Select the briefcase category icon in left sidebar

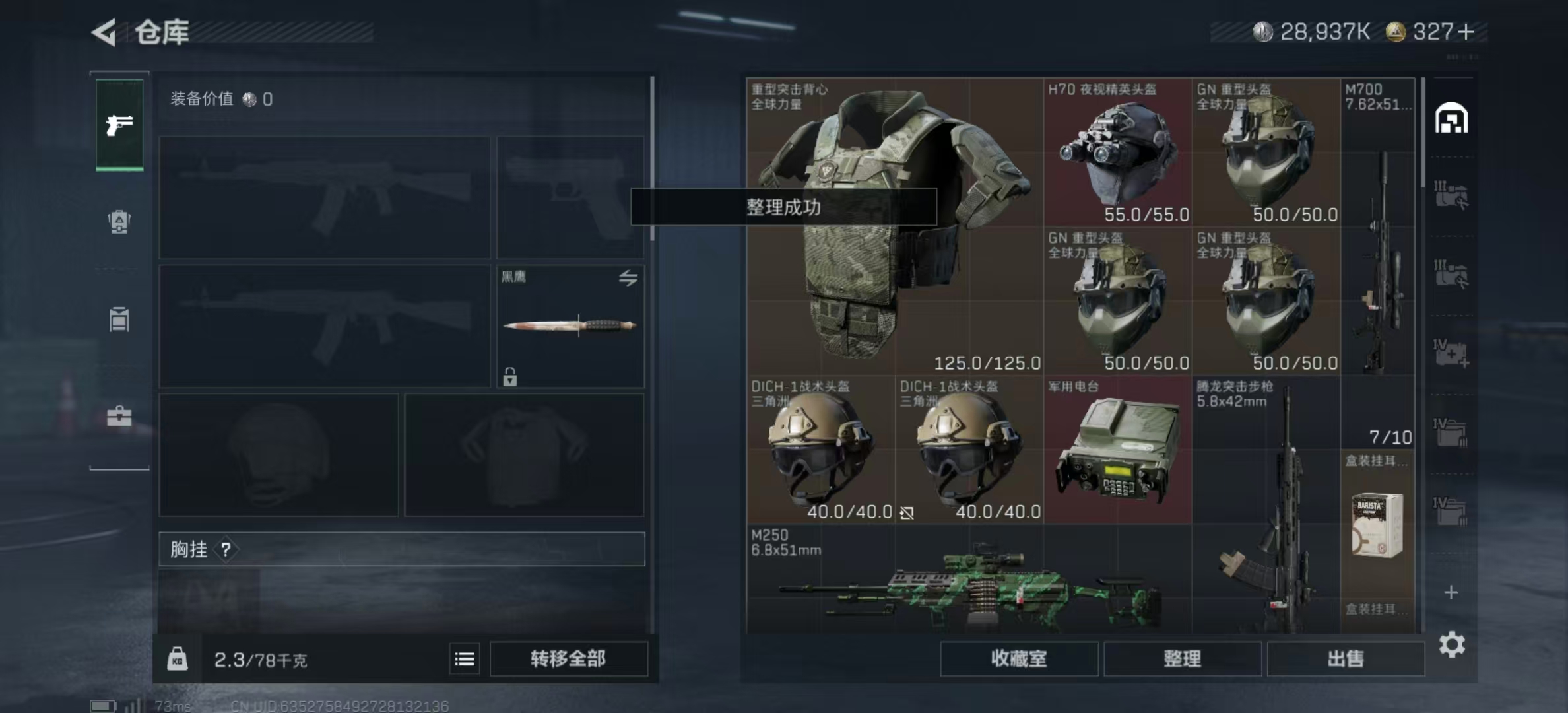pos(119,416)
